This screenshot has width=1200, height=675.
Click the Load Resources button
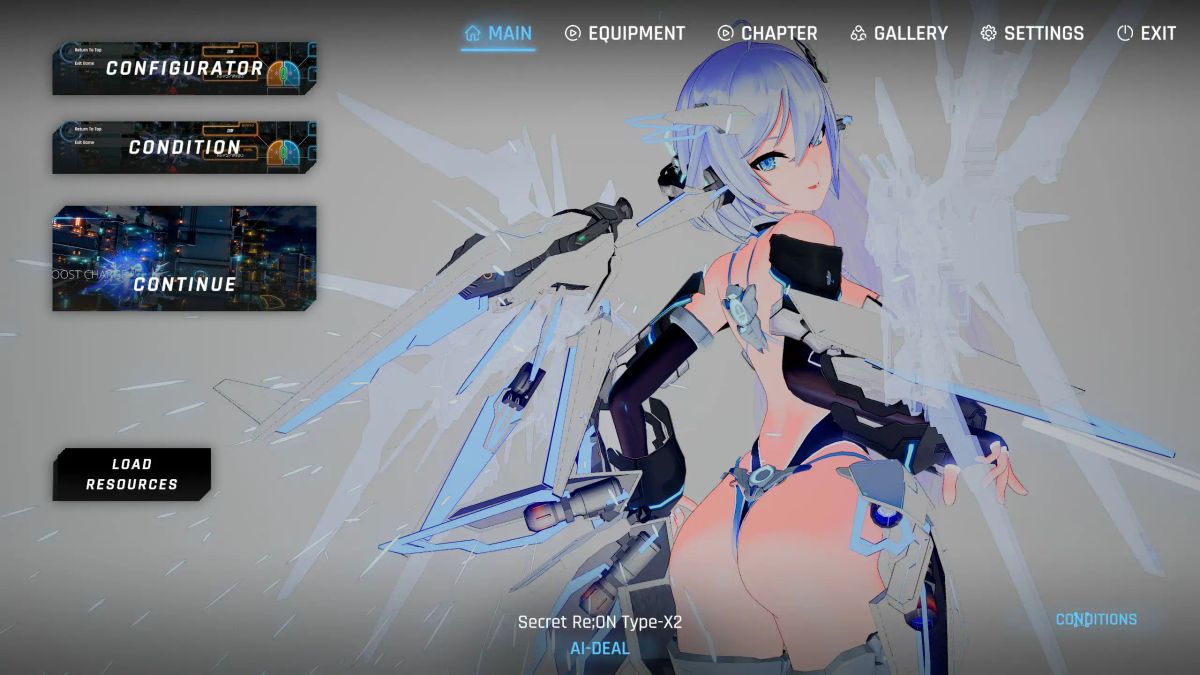pos(131,474)
